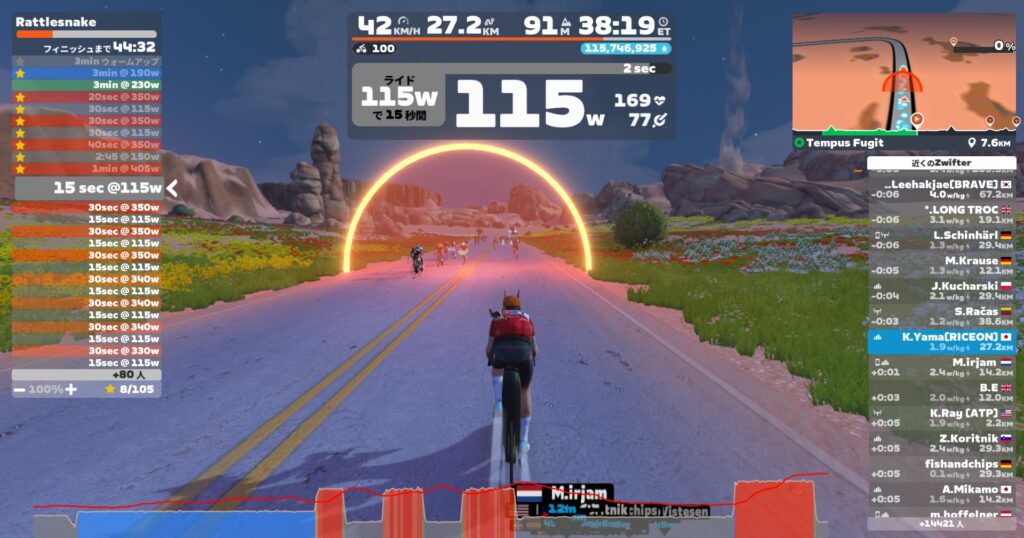1024x538 pixels.
Task: Increase workout intensity with the plus button
Action: [x=71, y=388]
